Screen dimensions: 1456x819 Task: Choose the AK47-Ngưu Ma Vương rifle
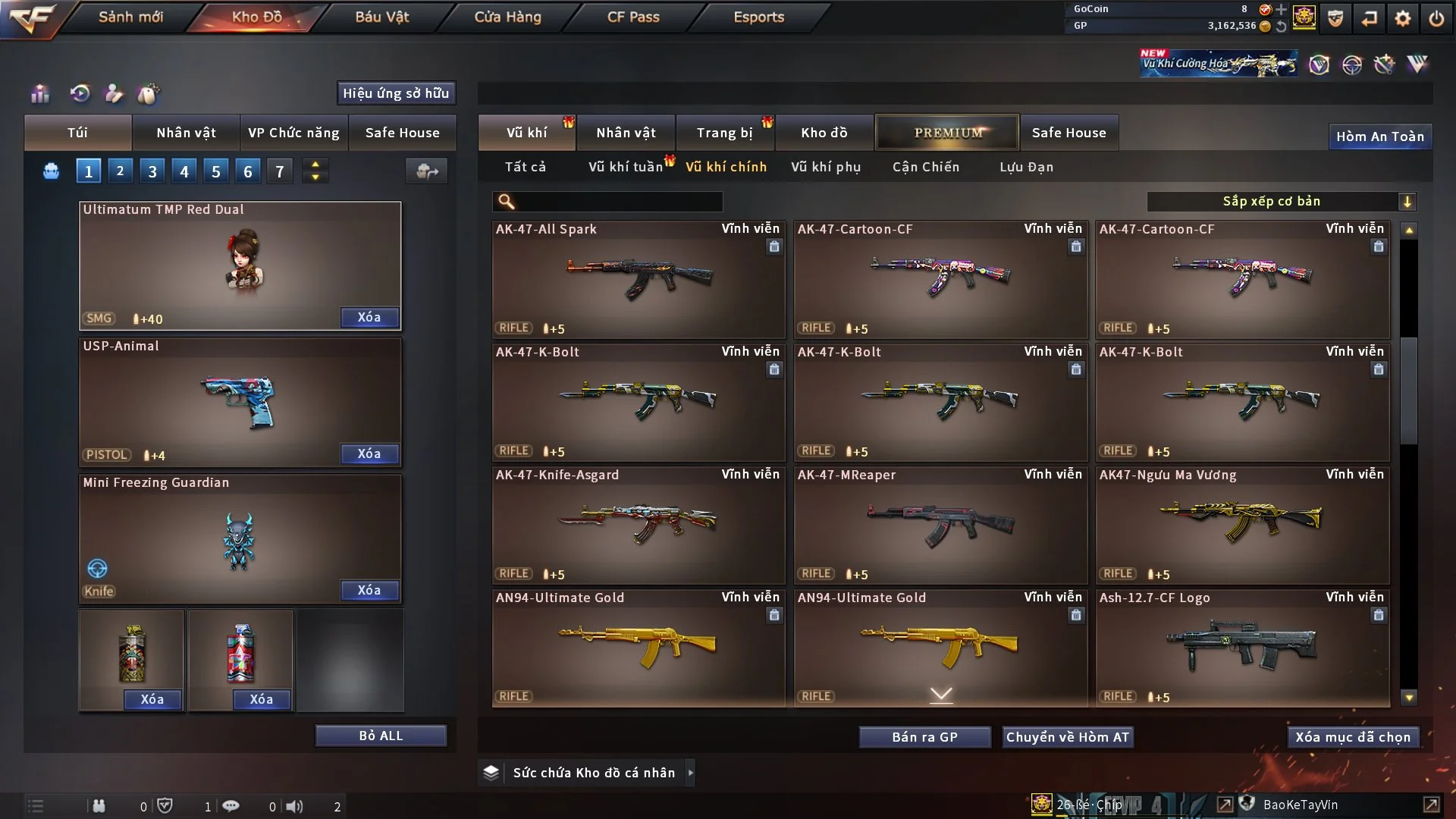coord(1242,525)
